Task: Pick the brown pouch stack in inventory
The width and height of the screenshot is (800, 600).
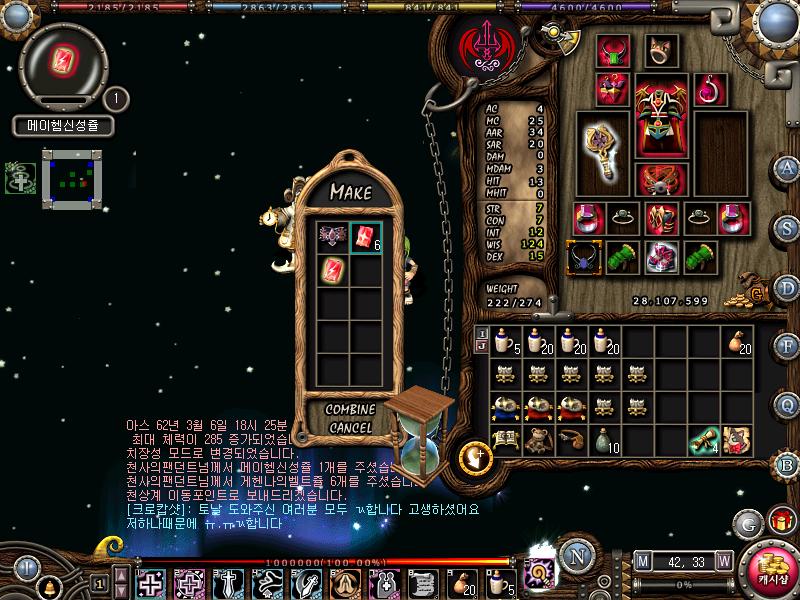Action: (739, 342)
